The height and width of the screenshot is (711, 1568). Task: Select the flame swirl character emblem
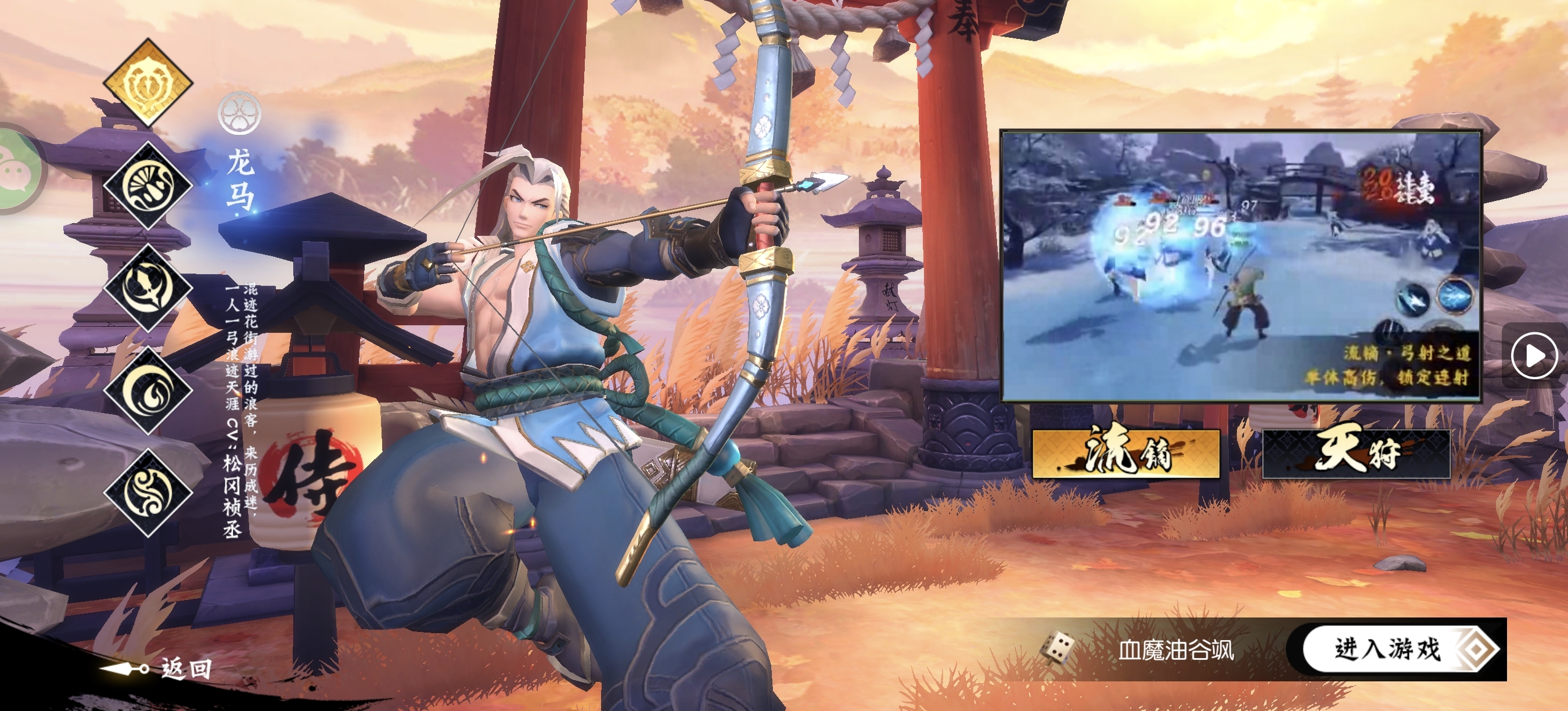(148, 390)
